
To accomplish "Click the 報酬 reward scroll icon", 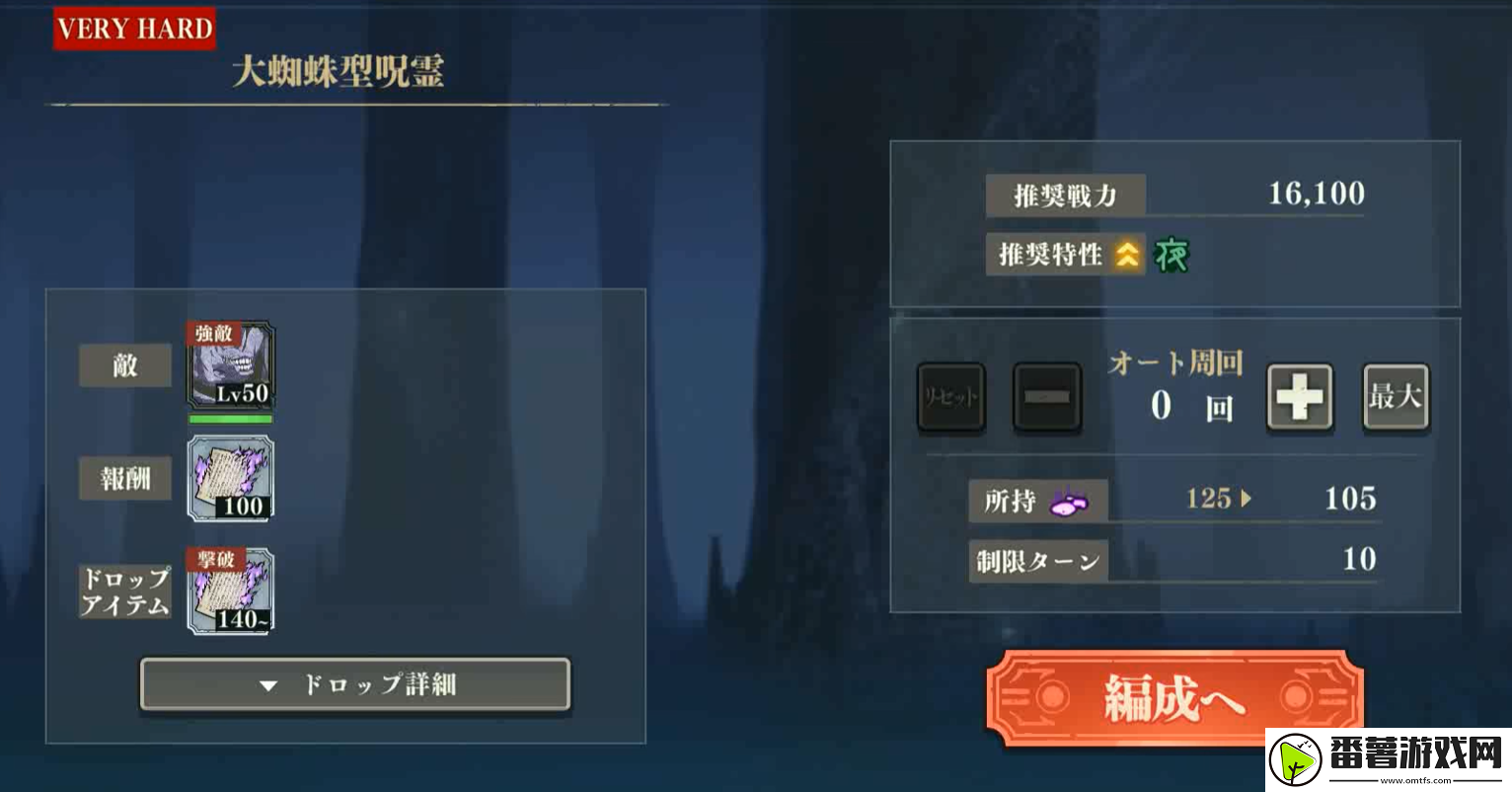I will pyautogui.click(x=229, y=479).
